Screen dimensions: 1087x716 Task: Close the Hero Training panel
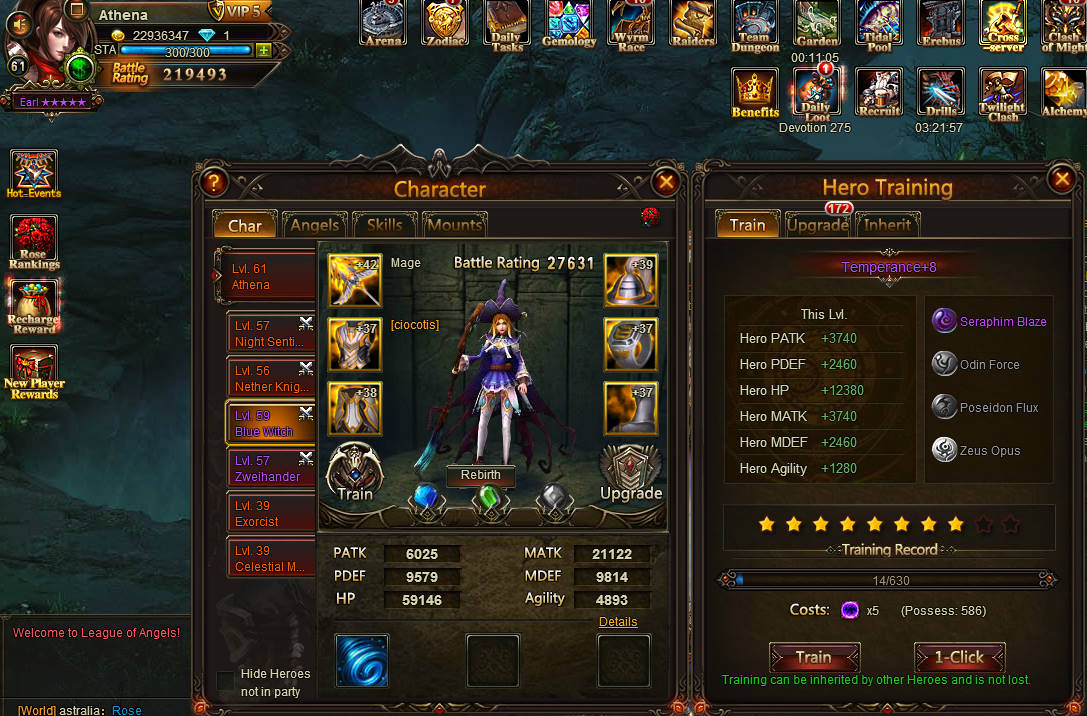click(1061, 179)
